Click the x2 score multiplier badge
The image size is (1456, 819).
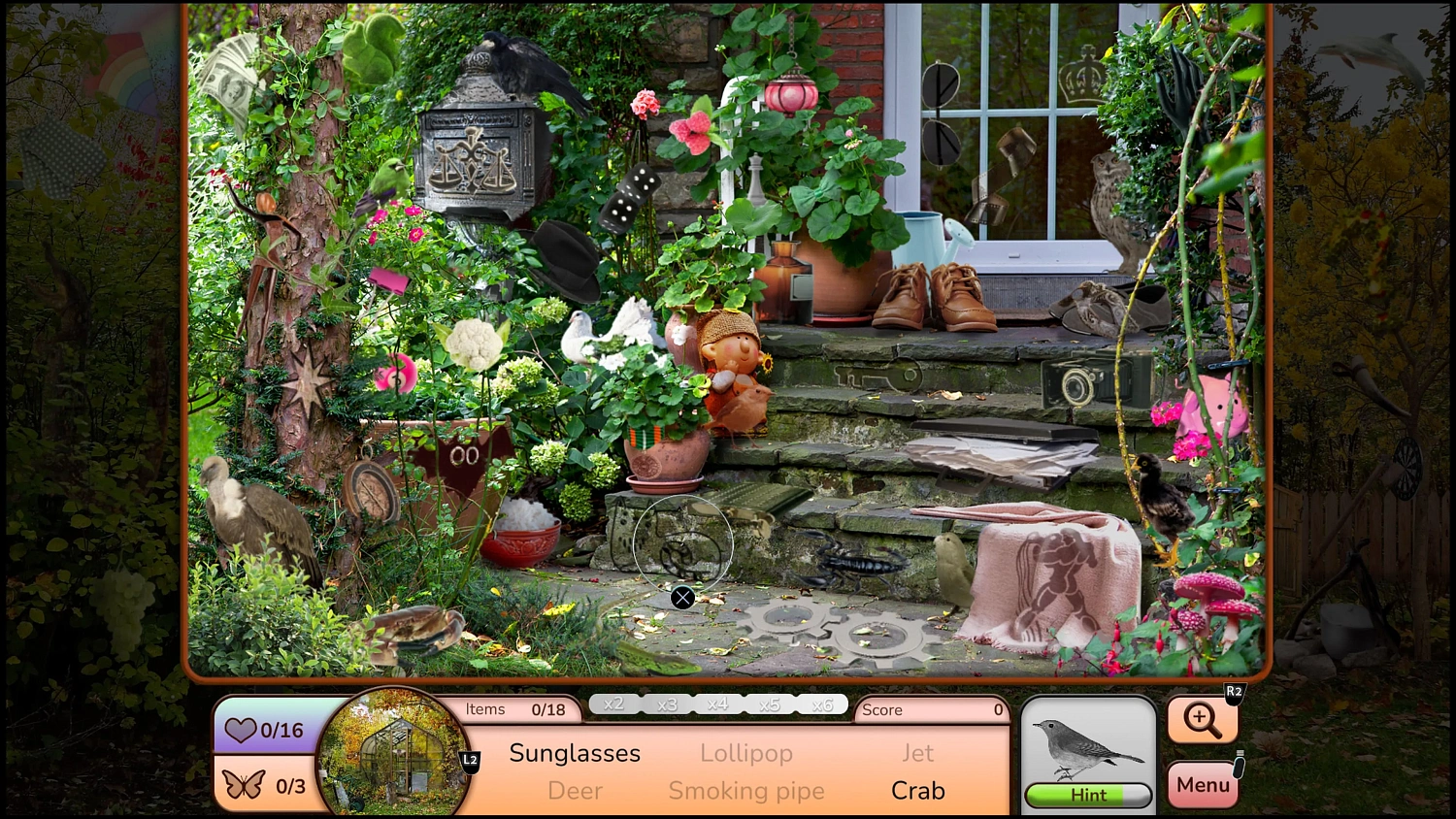(x=613, y=704)
